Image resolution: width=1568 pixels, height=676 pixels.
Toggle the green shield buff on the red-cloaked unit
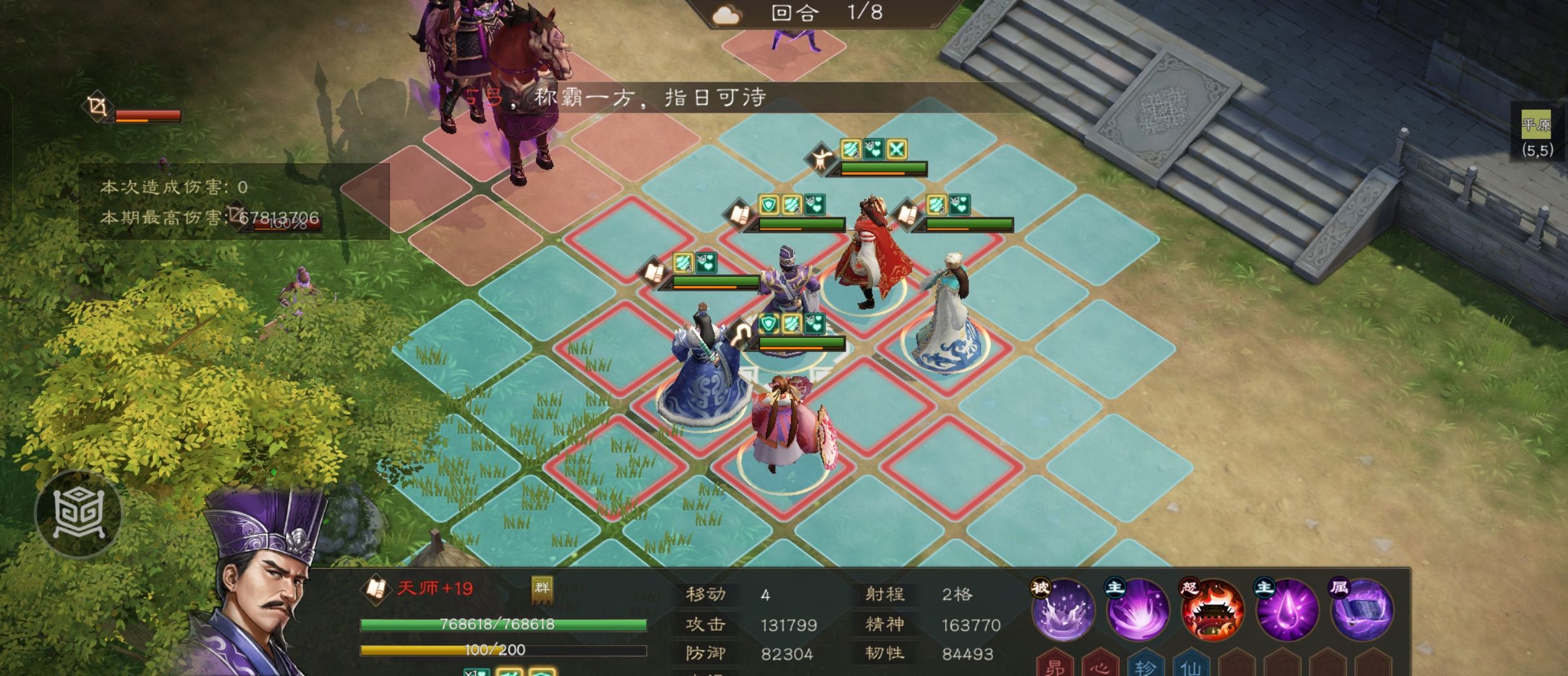(x=768, y=205)
